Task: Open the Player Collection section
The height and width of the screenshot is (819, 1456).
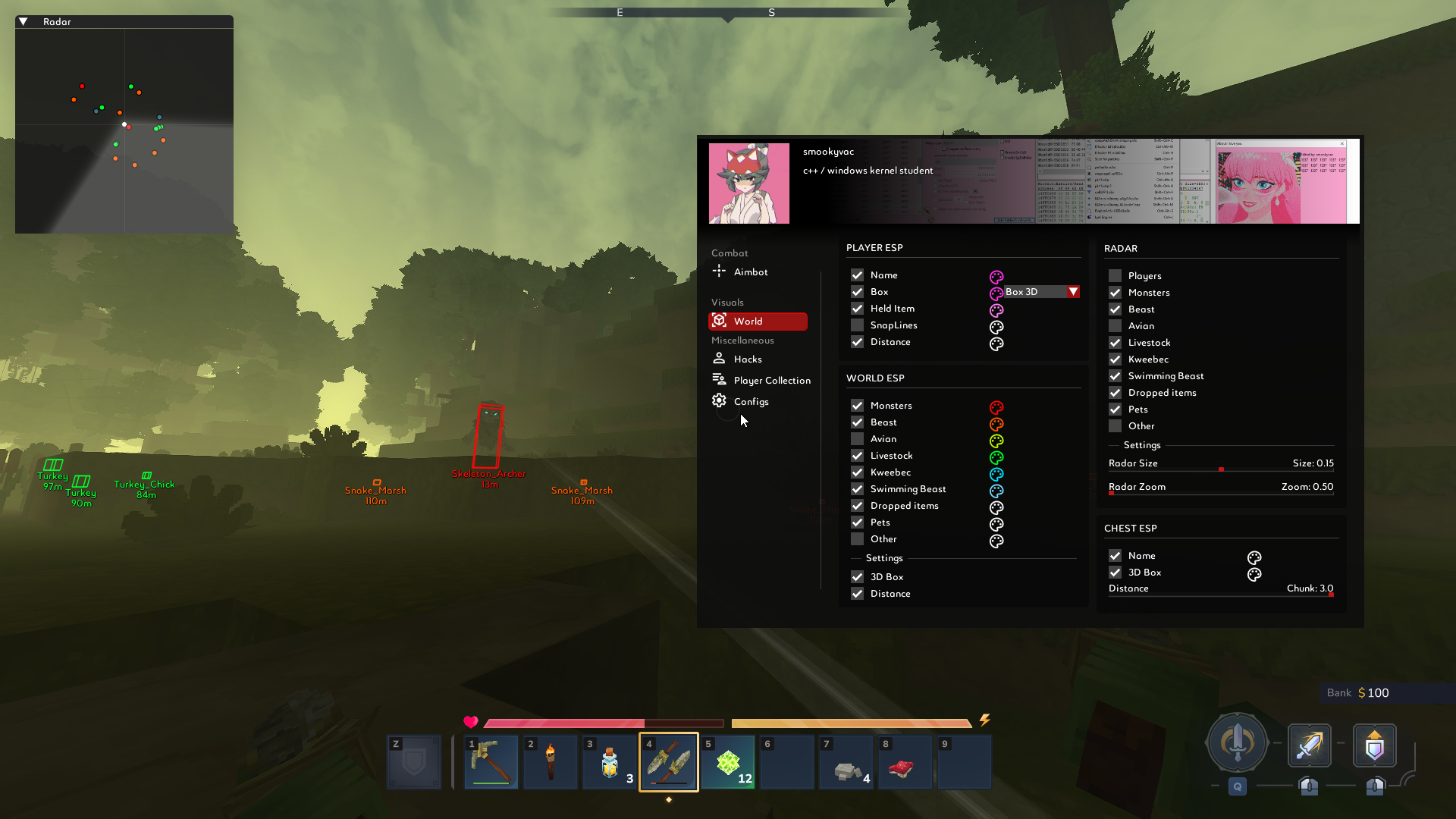Action: (771, 381)
